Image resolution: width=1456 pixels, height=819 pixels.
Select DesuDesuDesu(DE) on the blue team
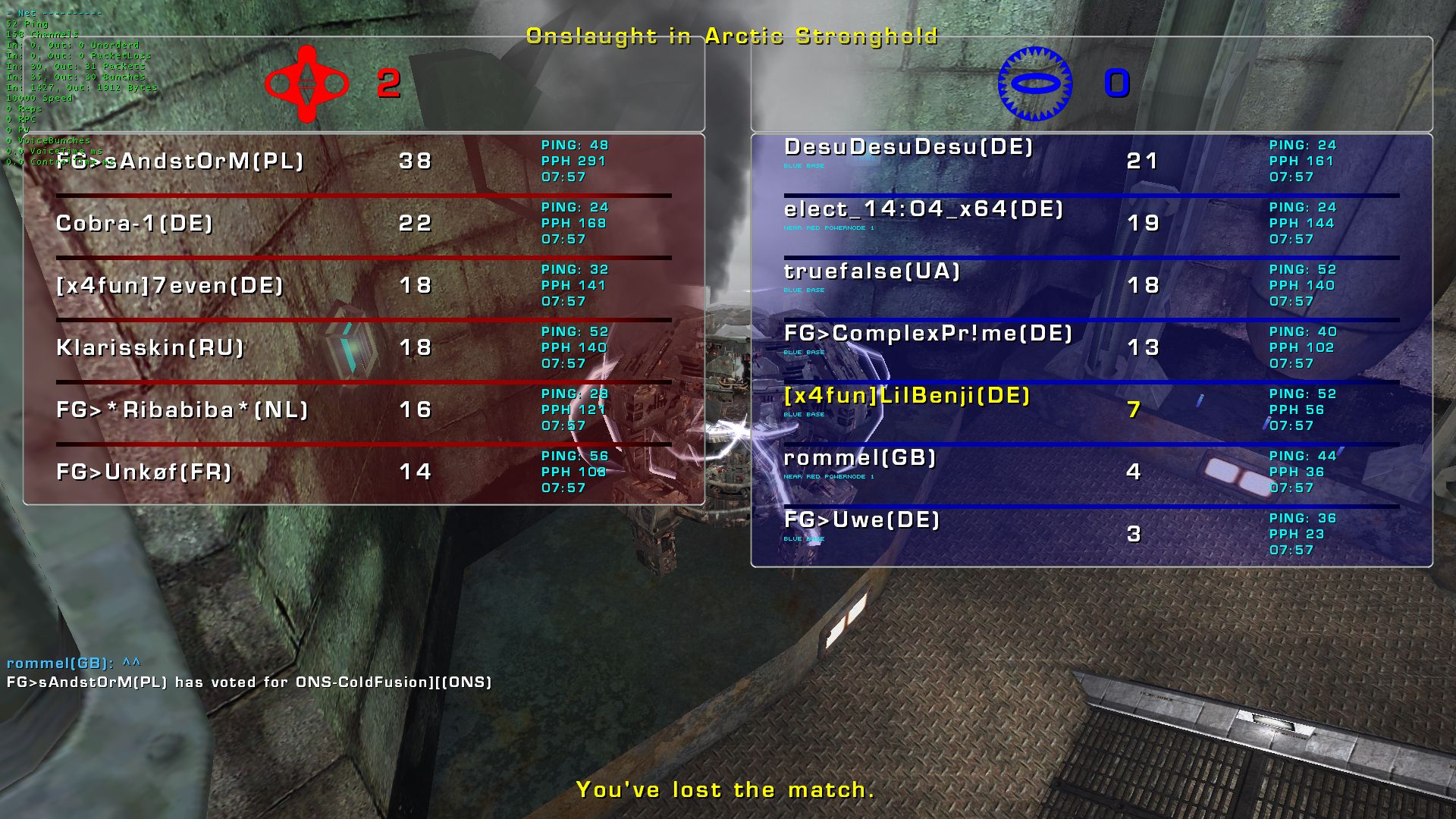(x=908, y=147)
